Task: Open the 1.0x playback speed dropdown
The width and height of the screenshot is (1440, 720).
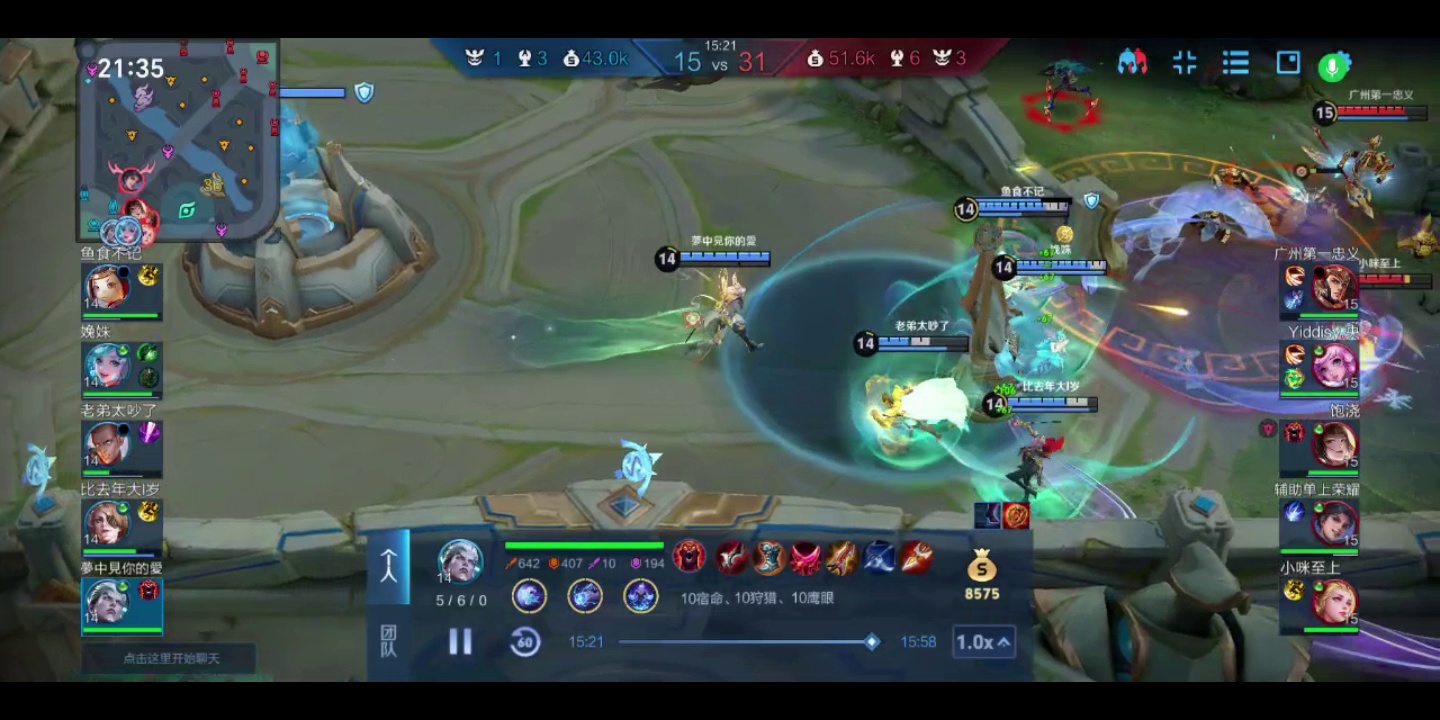Action: 983,642
